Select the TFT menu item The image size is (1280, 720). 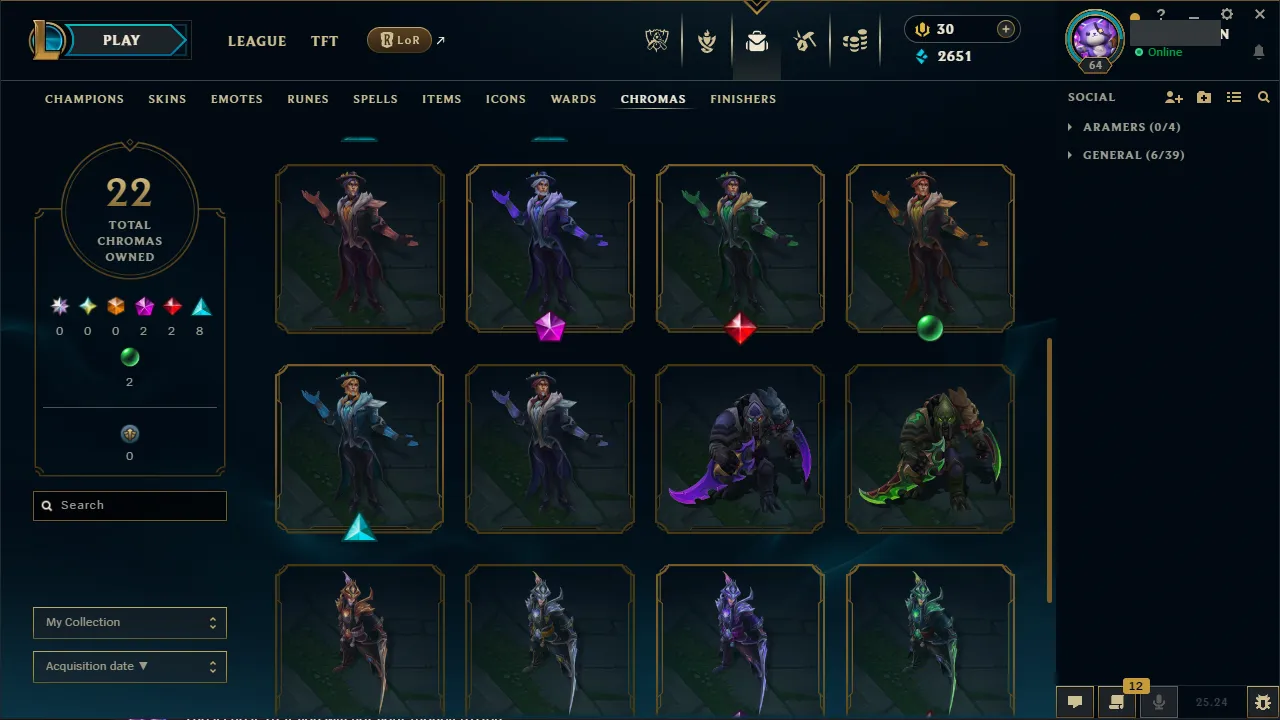[324, 41]
